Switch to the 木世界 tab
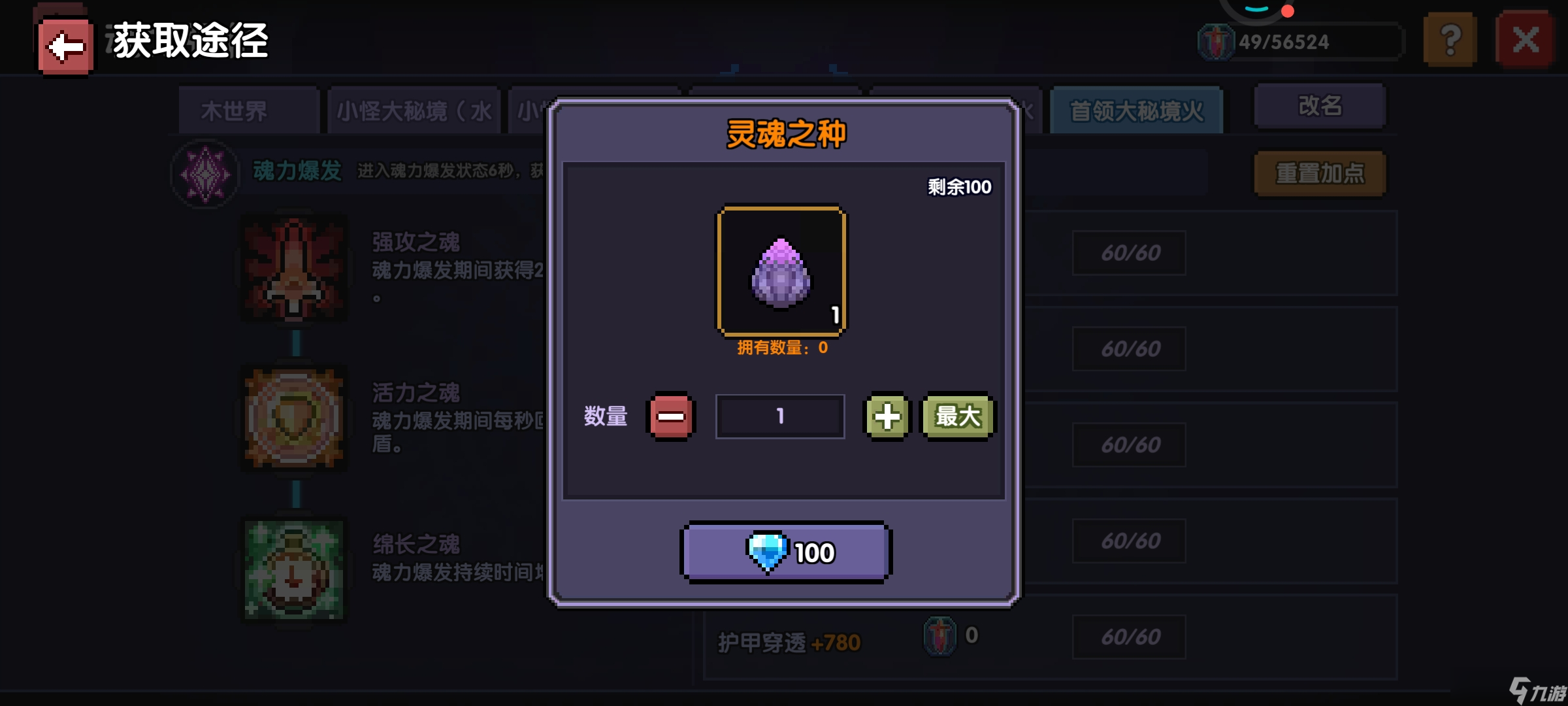Viewport: 1568px width, 706px height. tap(248, 110)
